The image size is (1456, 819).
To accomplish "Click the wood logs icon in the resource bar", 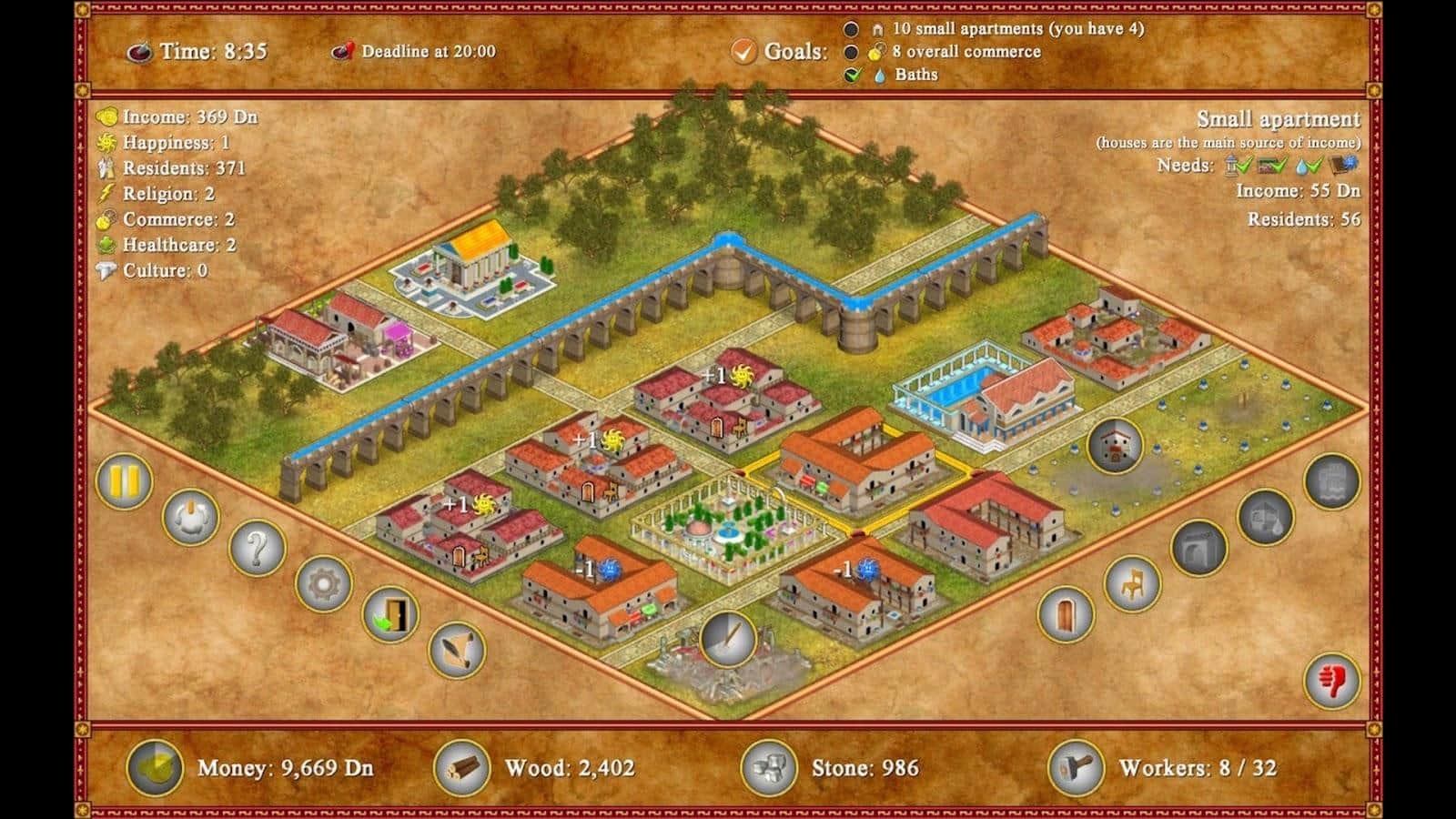I will 464,769.
